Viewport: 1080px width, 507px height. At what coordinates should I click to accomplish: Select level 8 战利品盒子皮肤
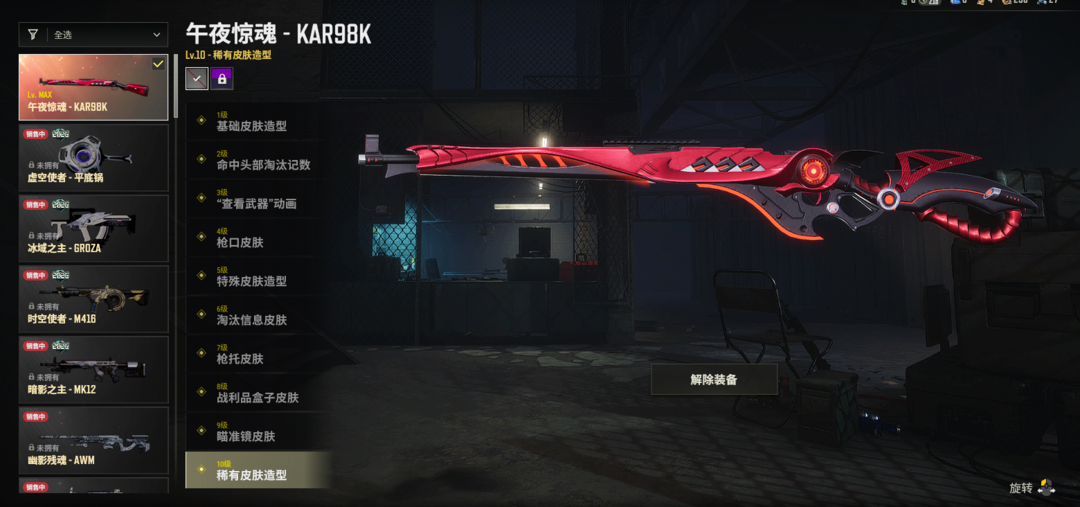(255, 394)
